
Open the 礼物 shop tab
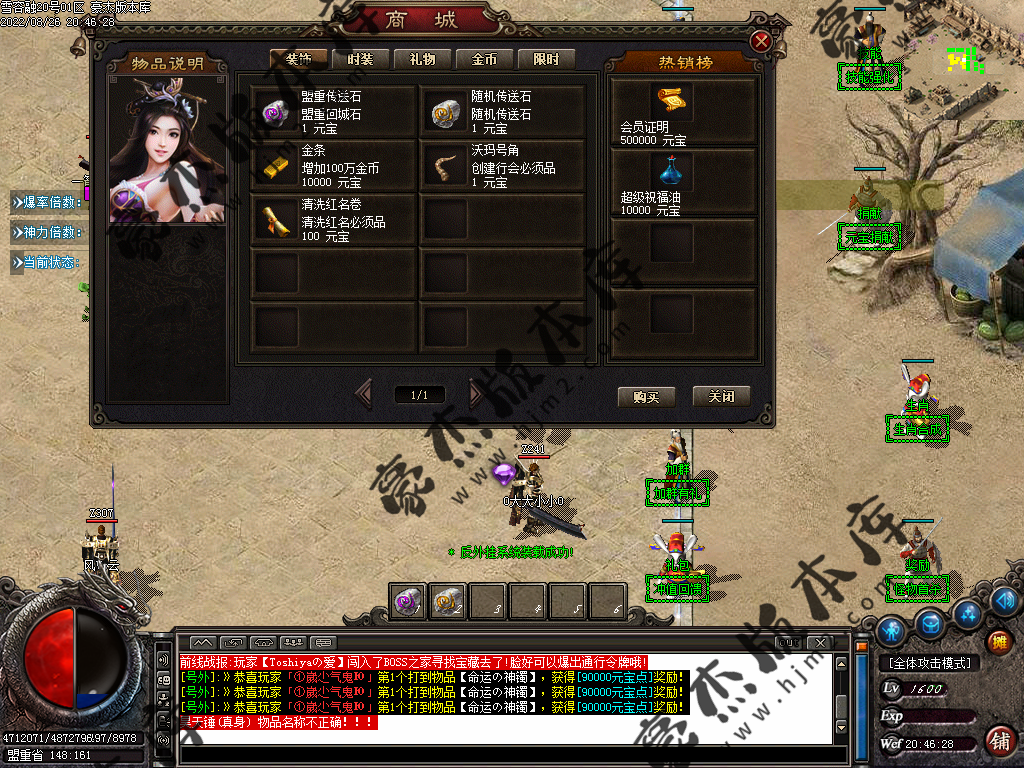pyautogui.click(x=422, y=60)
